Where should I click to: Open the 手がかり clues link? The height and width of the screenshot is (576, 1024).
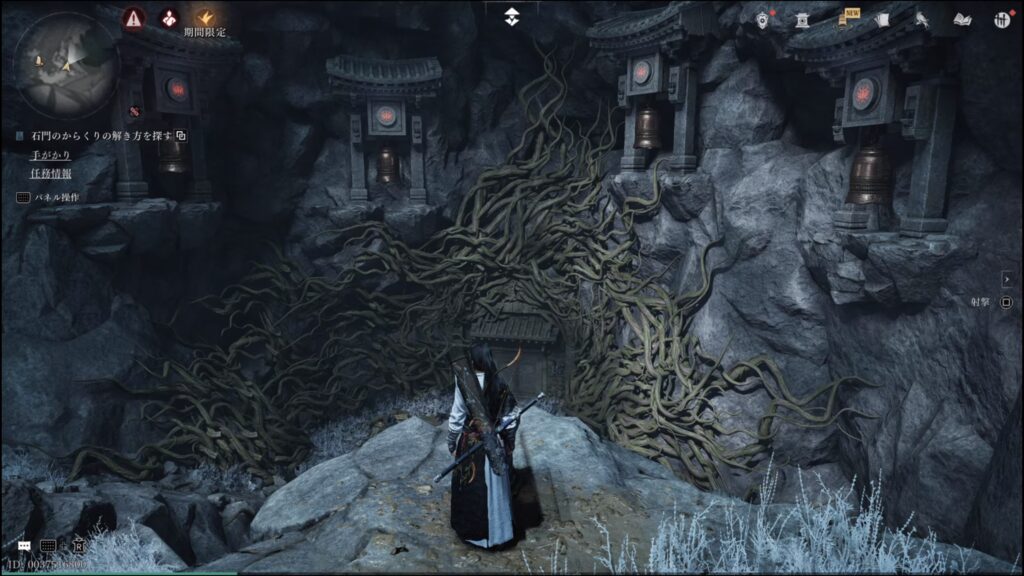(x=51, y=155)
